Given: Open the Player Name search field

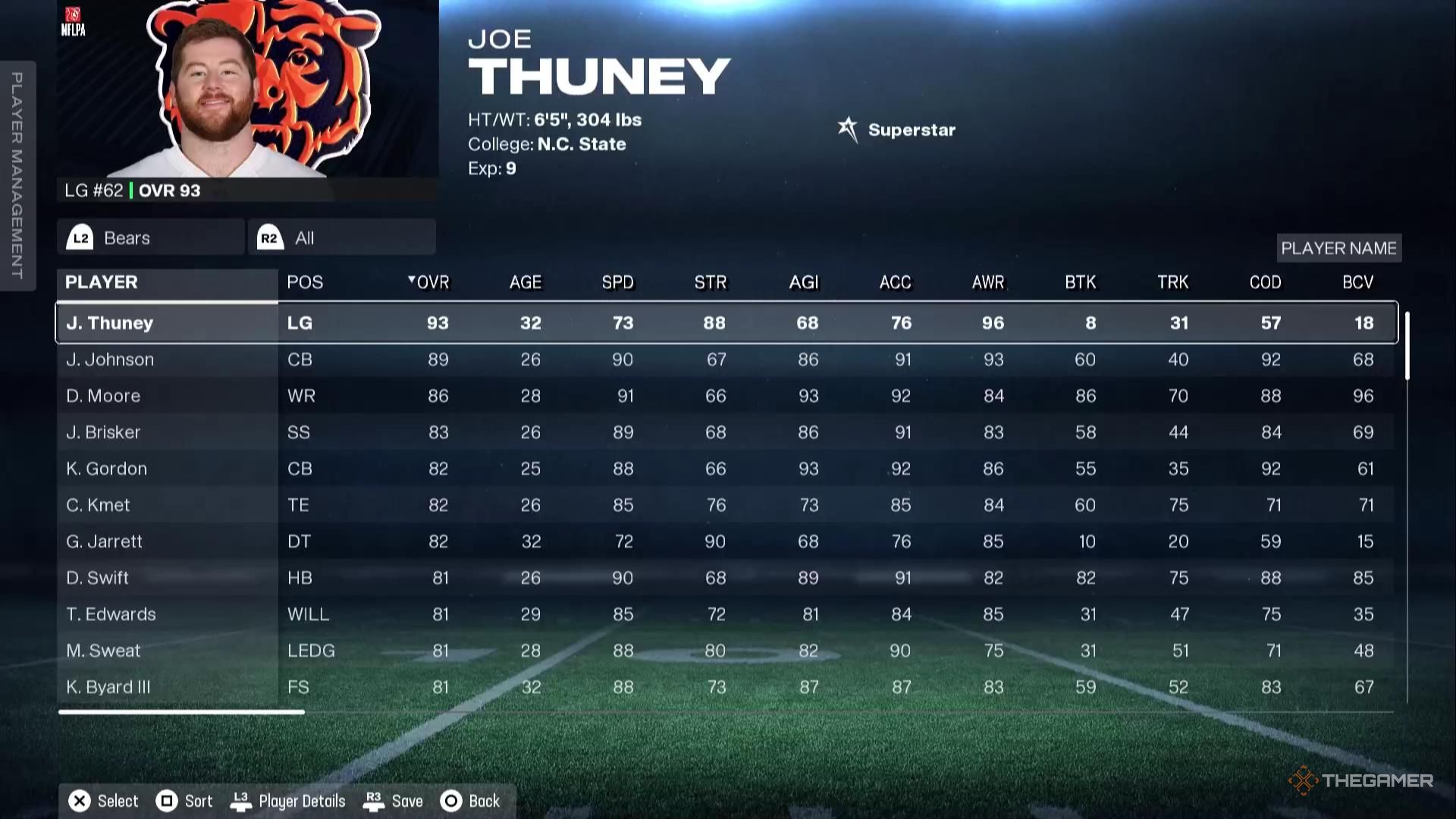Looking at the screenshot, I should (x=1338, y=248).
